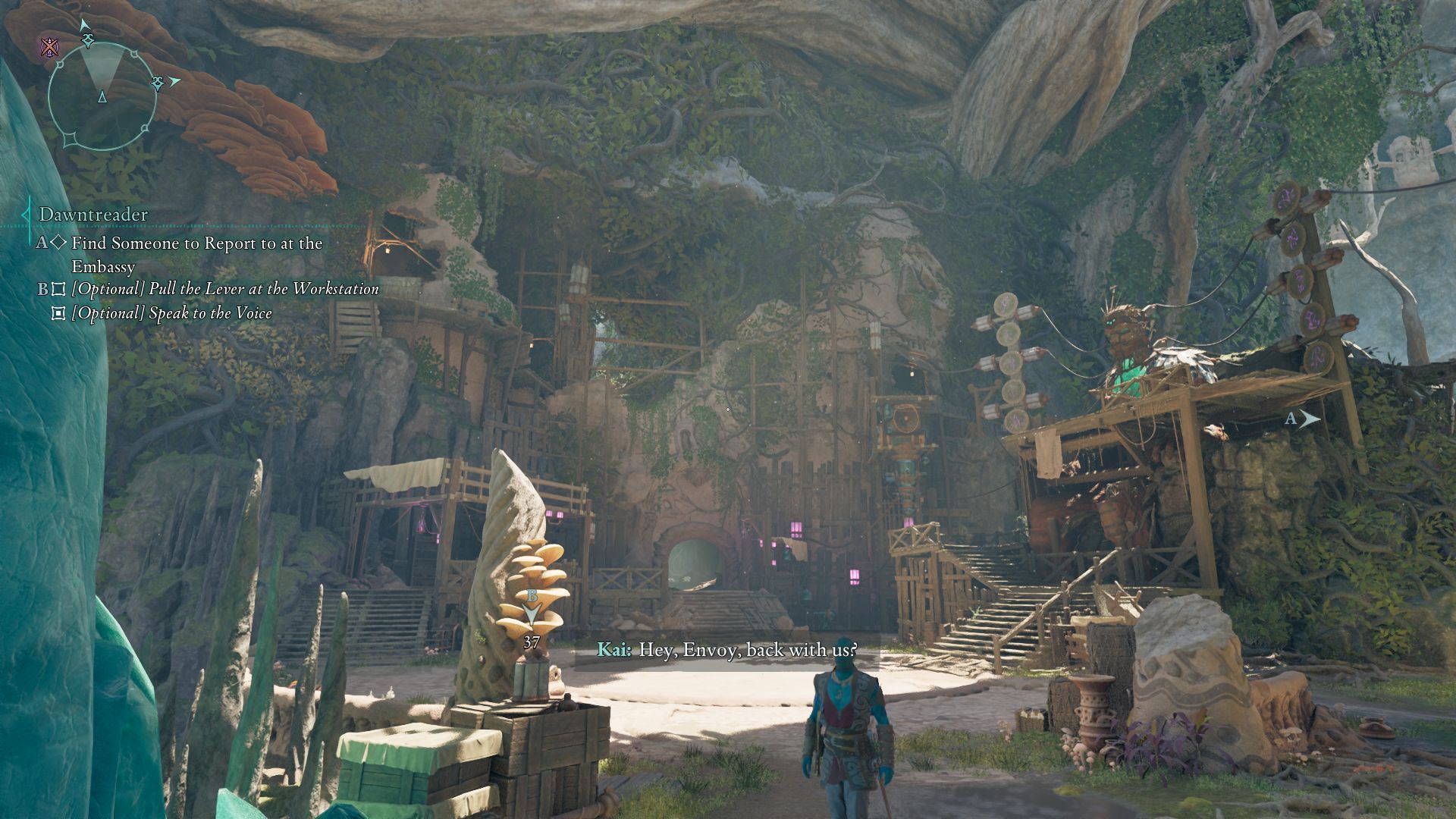Click the pink crossed icon beside compass
Screen dimensions: 1456x819
[50, 49]
